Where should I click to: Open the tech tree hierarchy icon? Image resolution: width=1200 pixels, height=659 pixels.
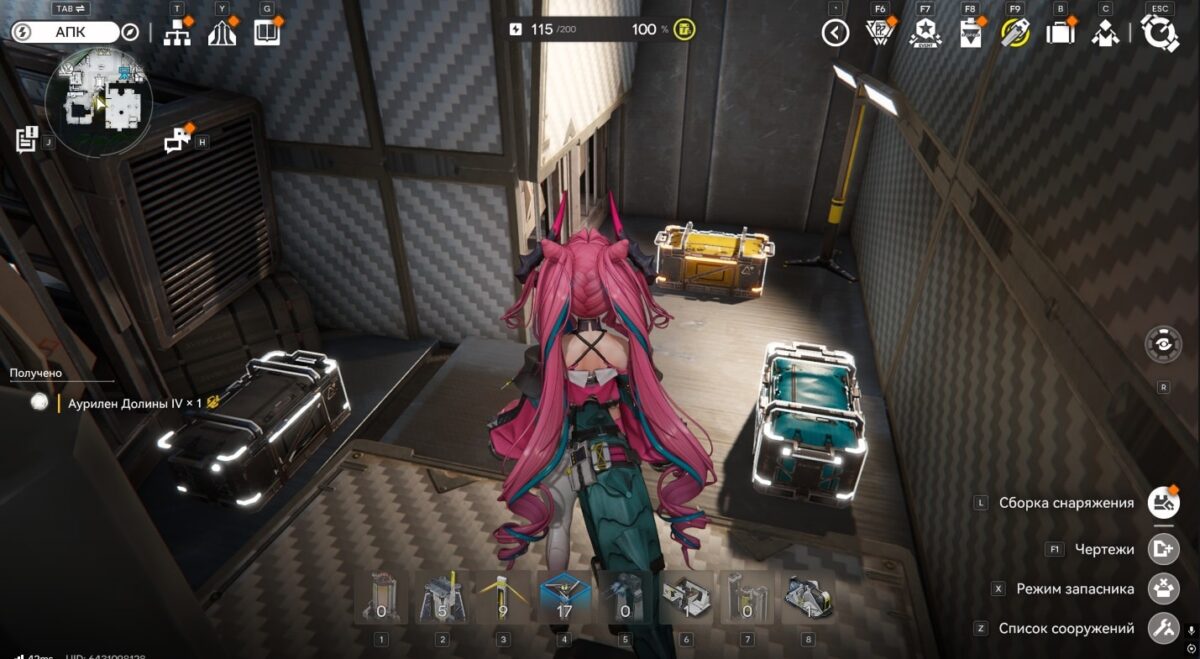point(177,33)
